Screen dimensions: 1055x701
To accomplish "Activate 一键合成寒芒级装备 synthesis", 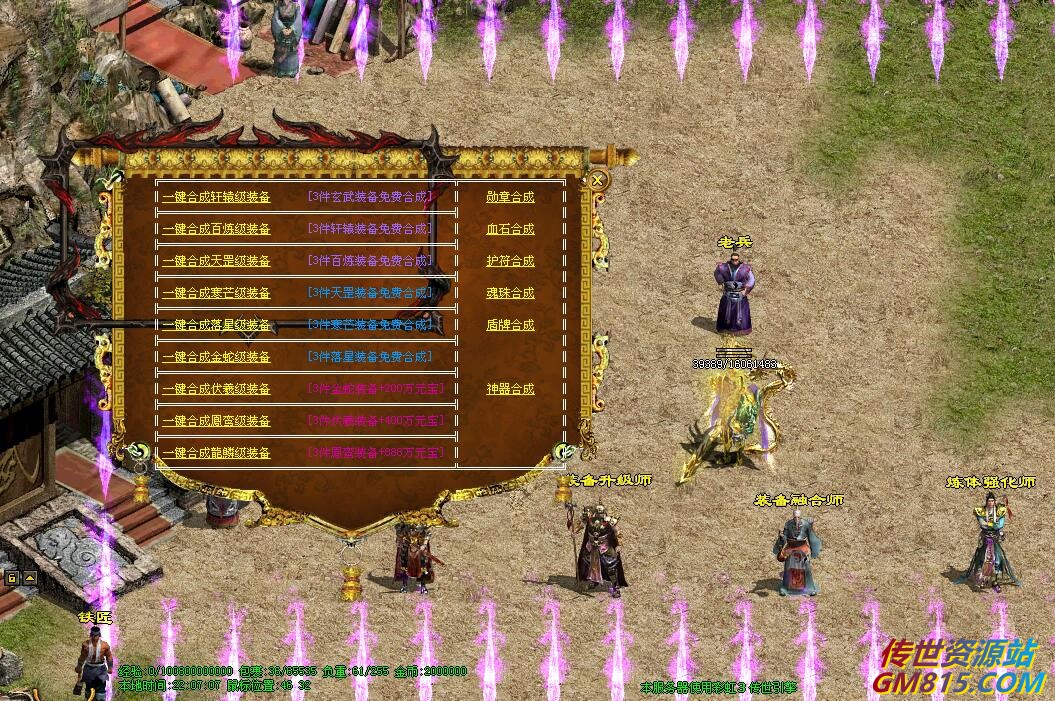I will (x=216, y=293).
